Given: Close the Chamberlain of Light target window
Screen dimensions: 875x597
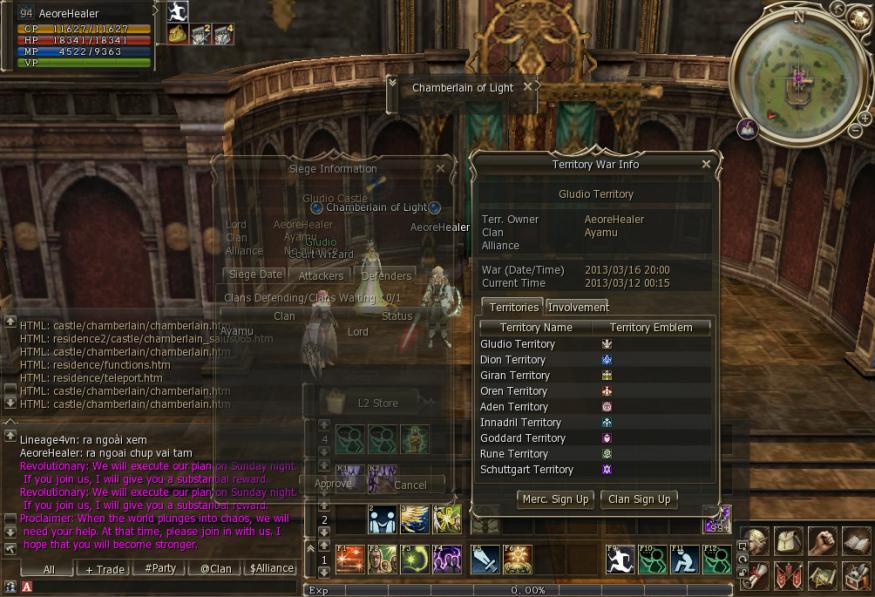Looking at the screenshot, I should (528, 87).
